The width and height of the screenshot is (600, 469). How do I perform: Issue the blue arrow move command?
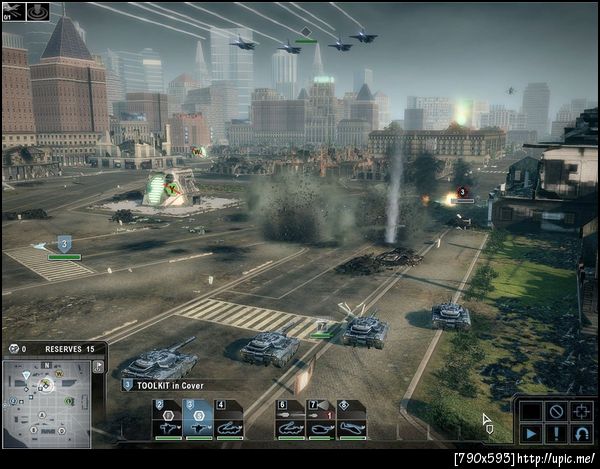[530, 434]
